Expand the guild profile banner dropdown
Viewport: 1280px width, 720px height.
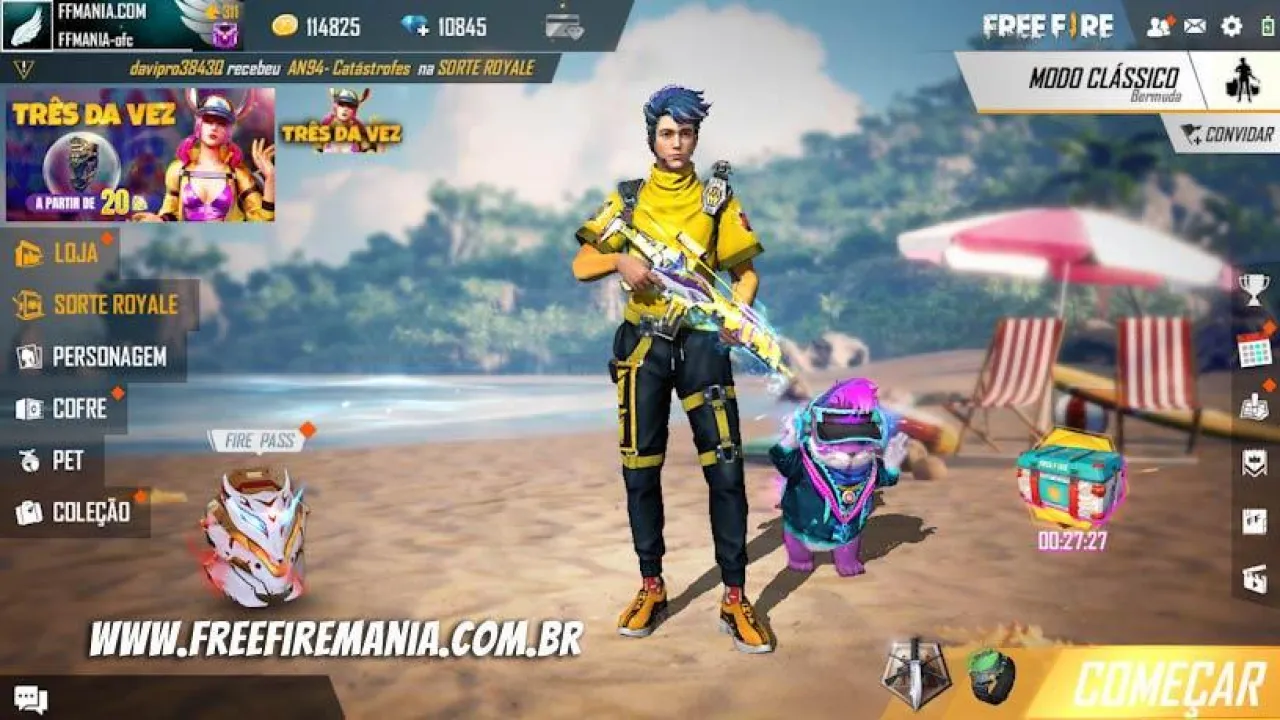(100, 26)
